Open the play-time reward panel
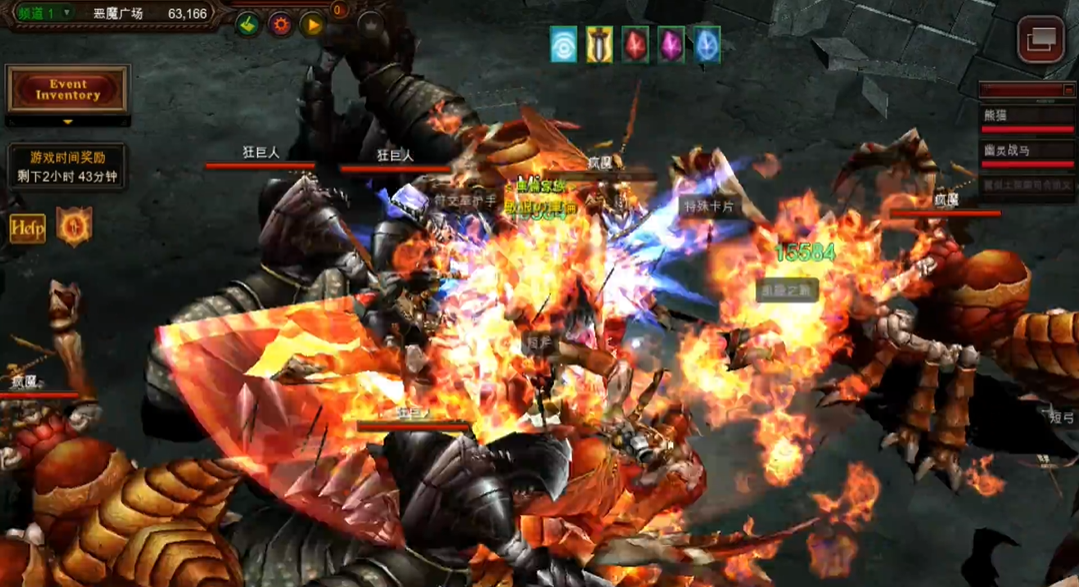Image resolution: width=1079 pixels, height=587 pixels. (67, 167)
